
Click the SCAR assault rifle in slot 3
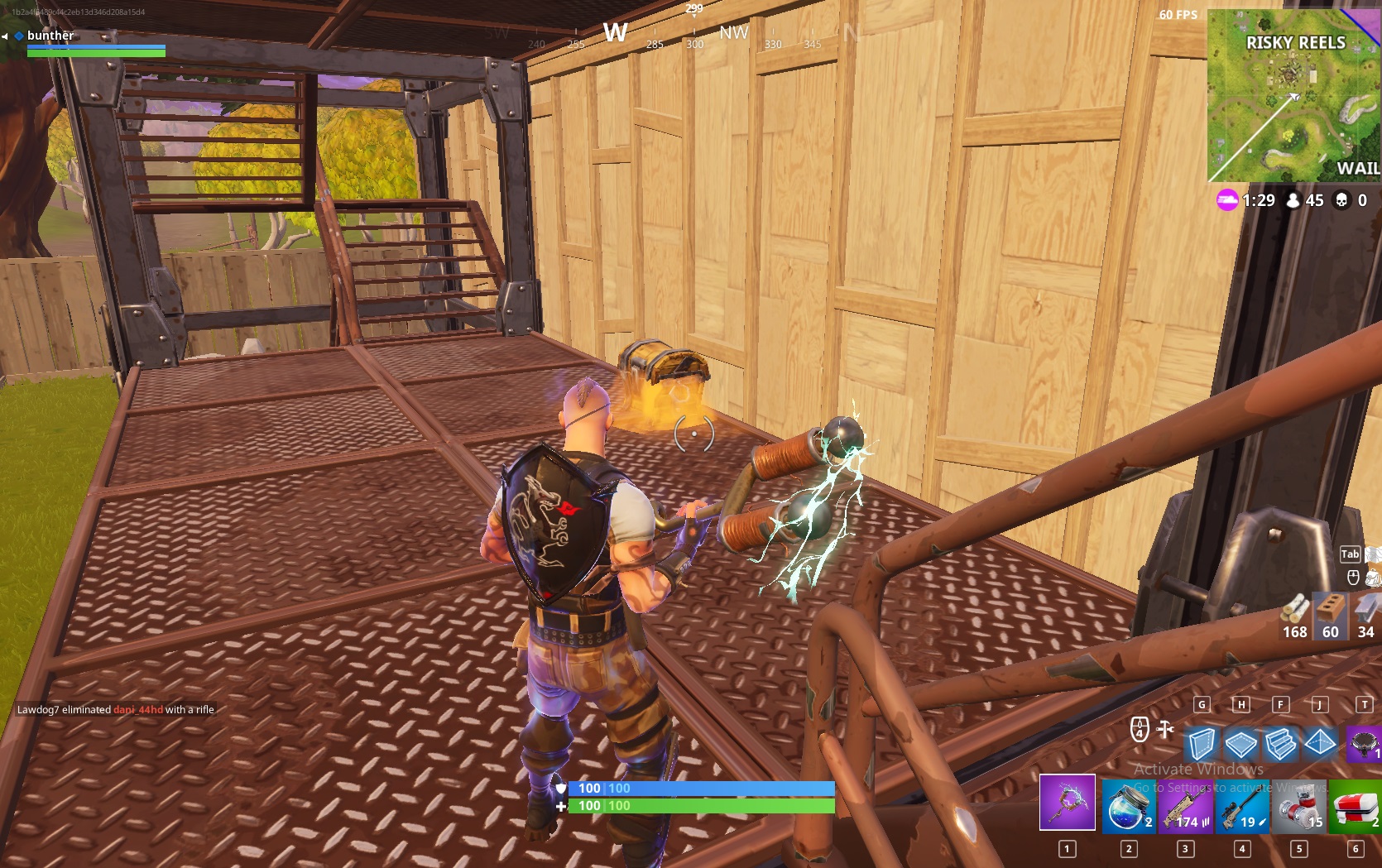click(1183, 805)
